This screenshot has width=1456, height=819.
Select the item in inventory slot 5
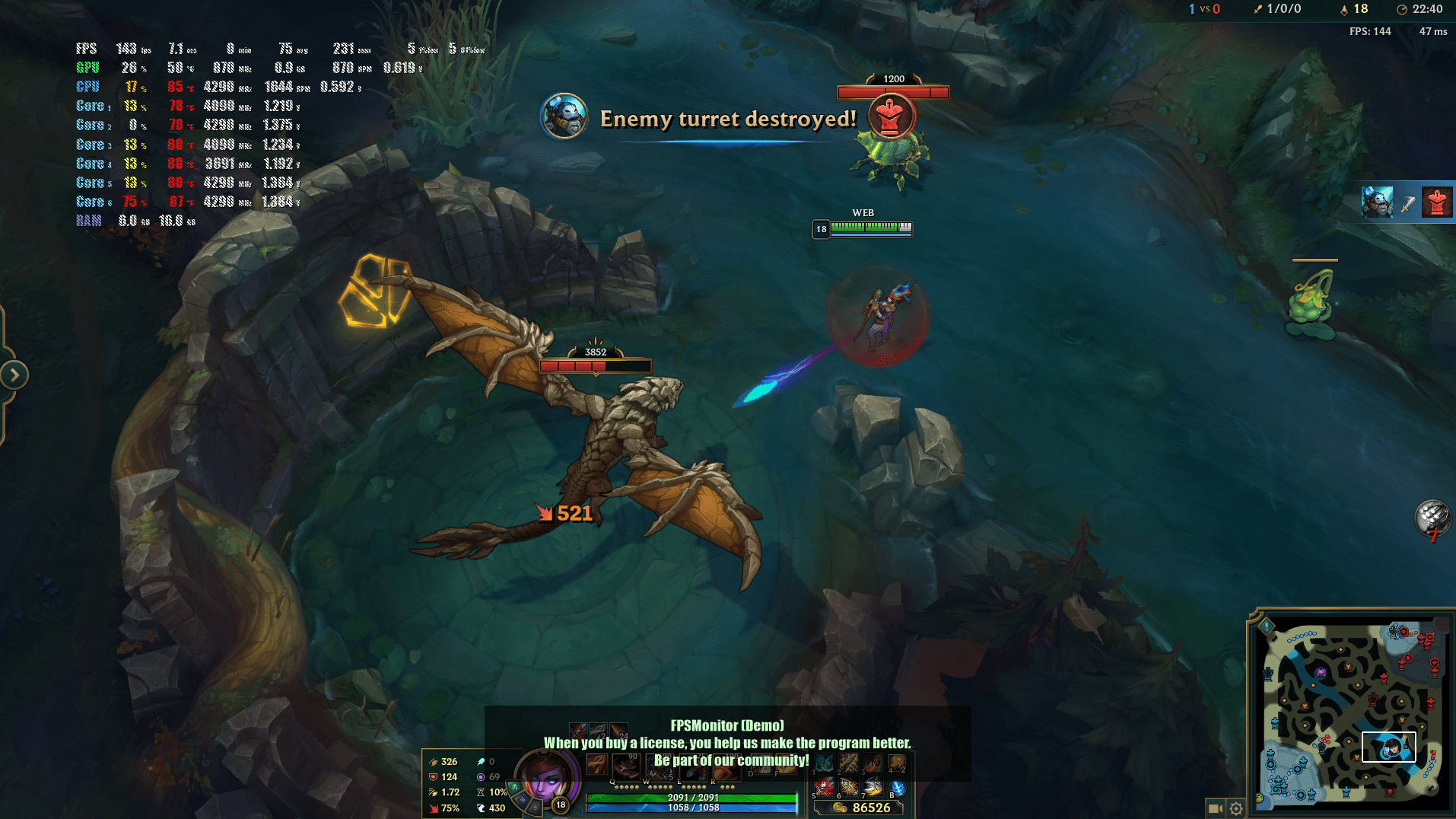[825, 787]
